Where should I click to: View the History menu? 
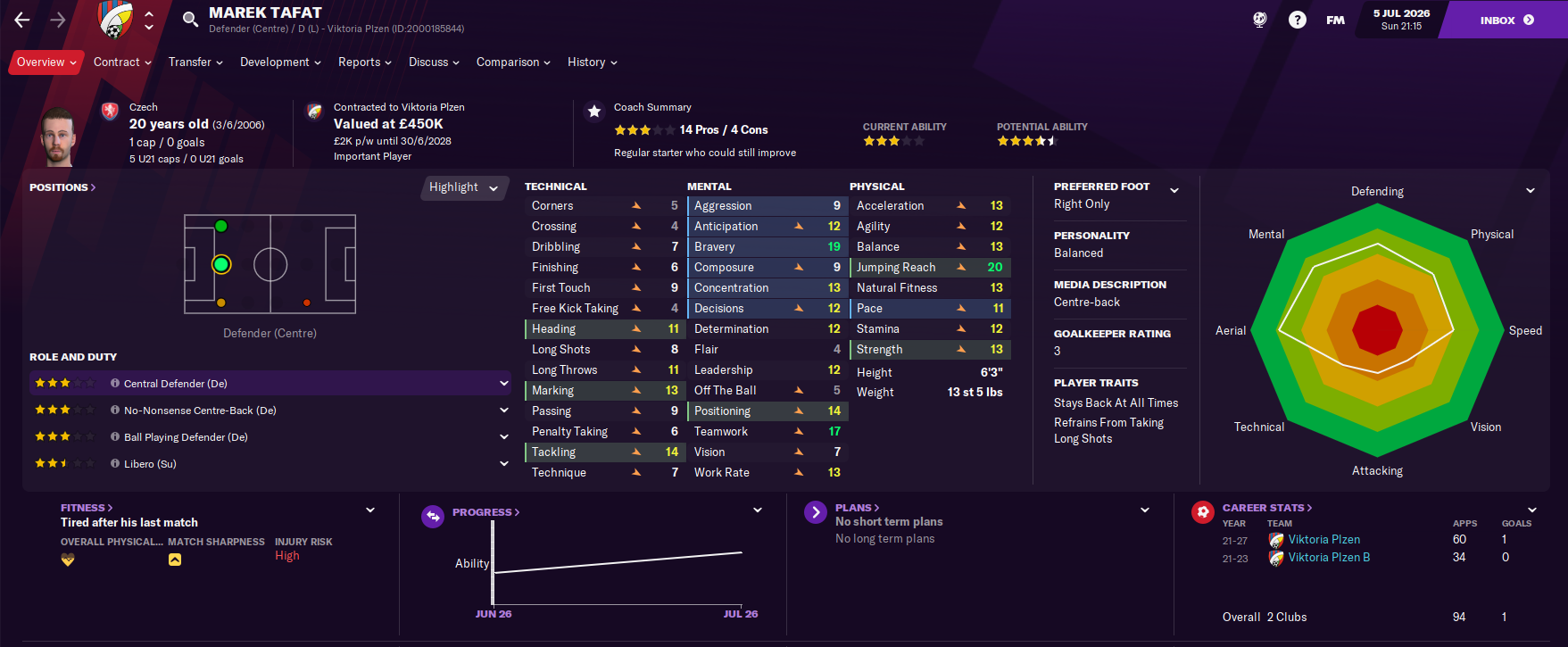pyautogui.click(x=592, y=62)
